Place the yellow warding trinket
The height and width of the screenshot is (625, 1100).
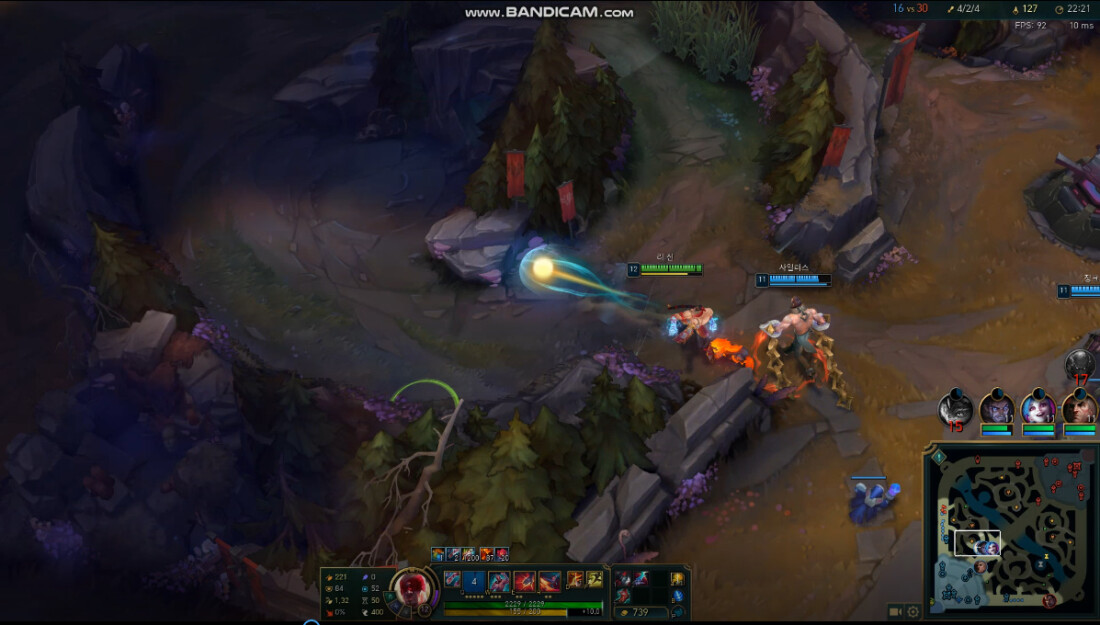point(677,579)
